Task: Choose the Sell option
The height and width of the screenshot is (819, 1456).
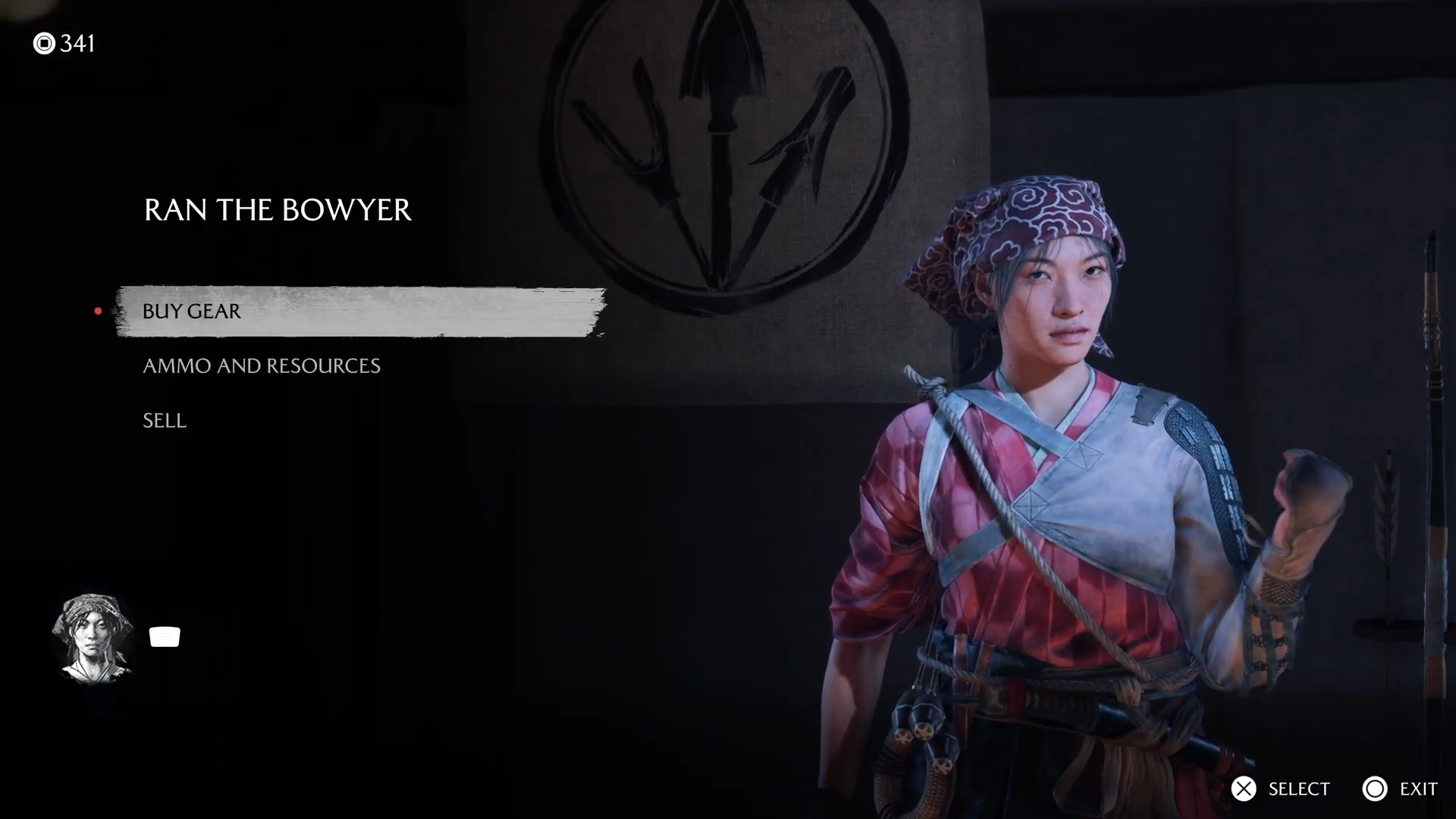Action: point(165,421)
